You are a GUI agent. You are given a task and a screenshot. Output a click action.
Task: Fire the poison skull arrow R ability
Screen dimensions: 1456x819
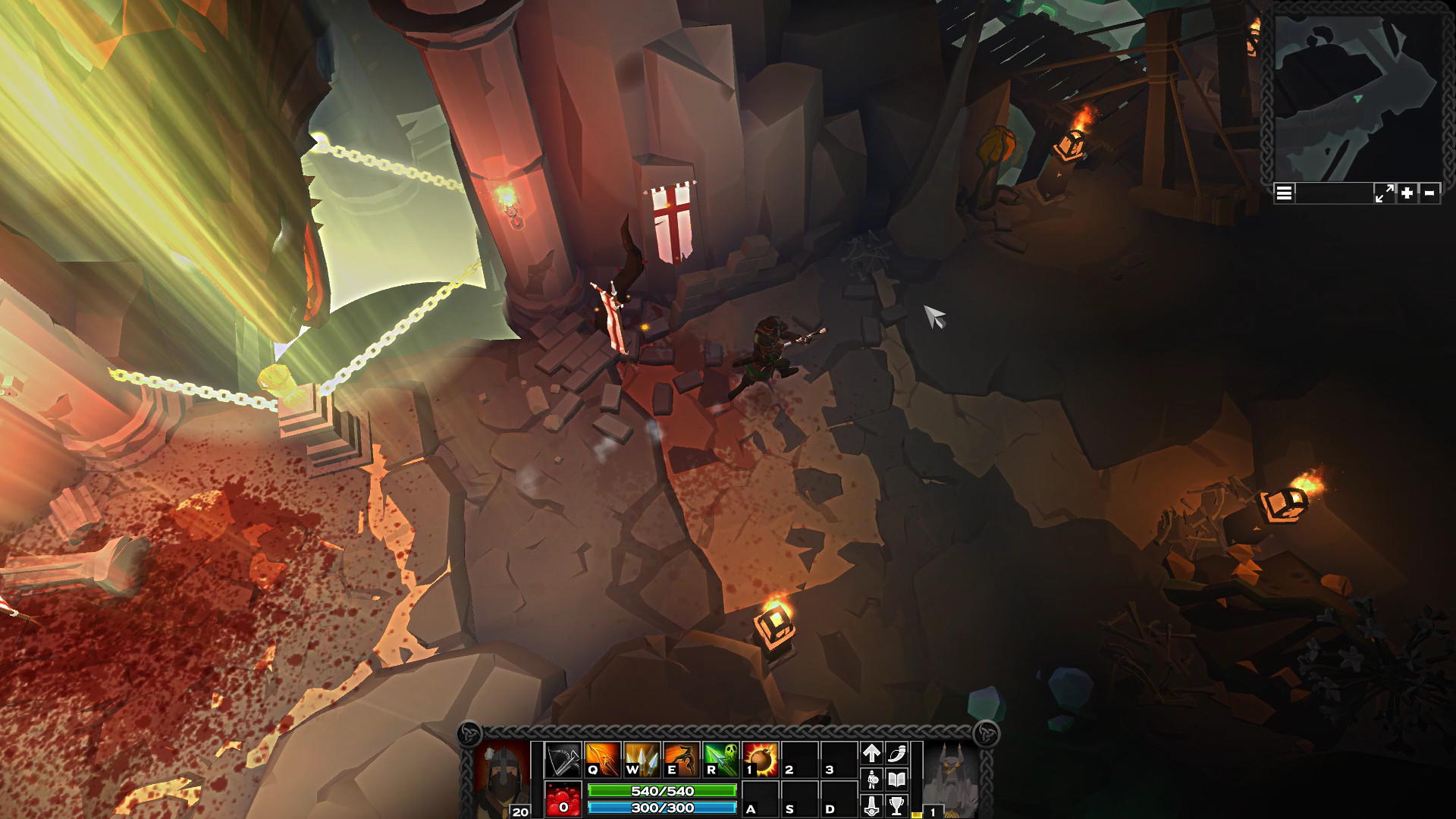[x=721, y=760]
